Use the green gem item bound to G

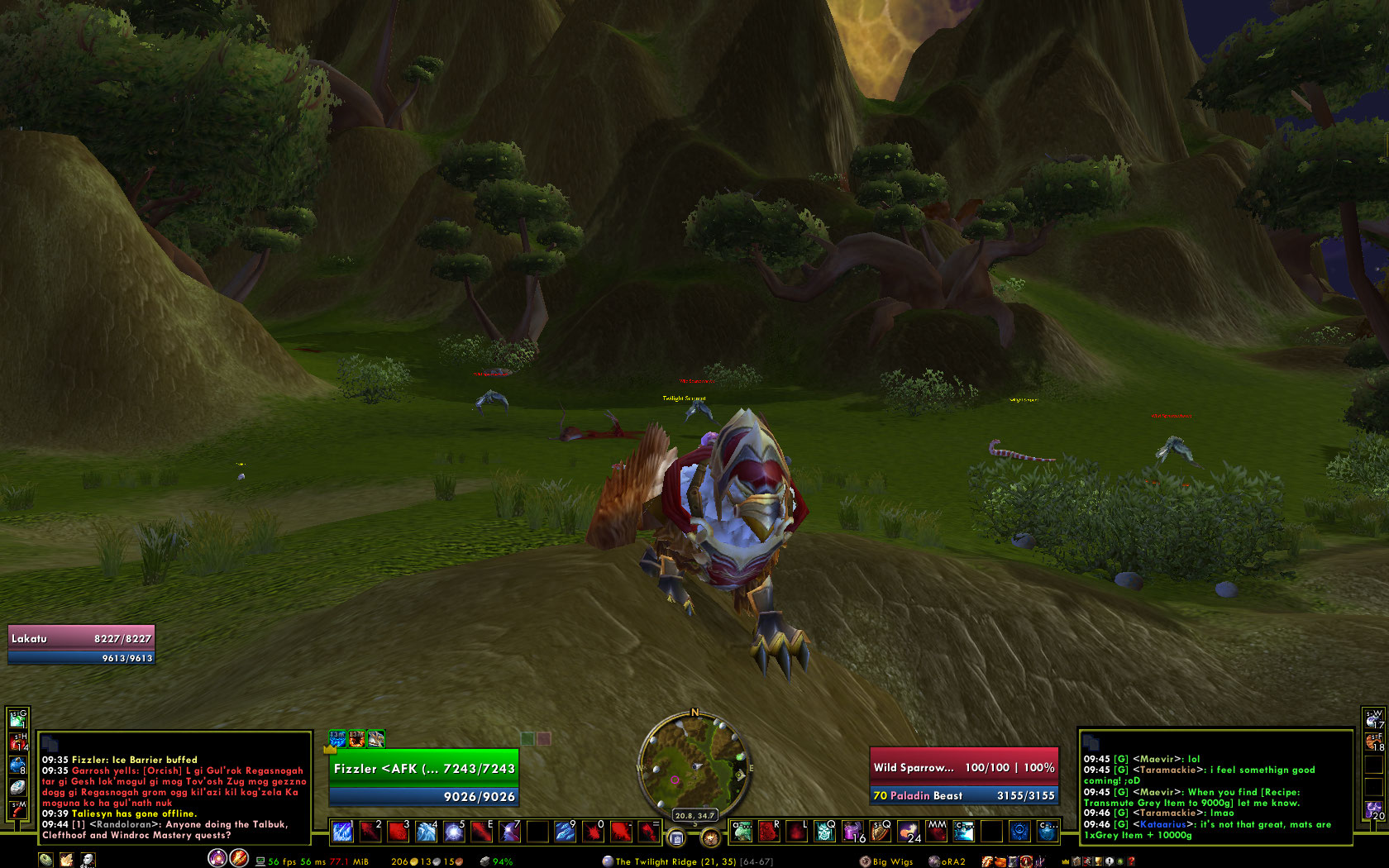pos(17,719)
